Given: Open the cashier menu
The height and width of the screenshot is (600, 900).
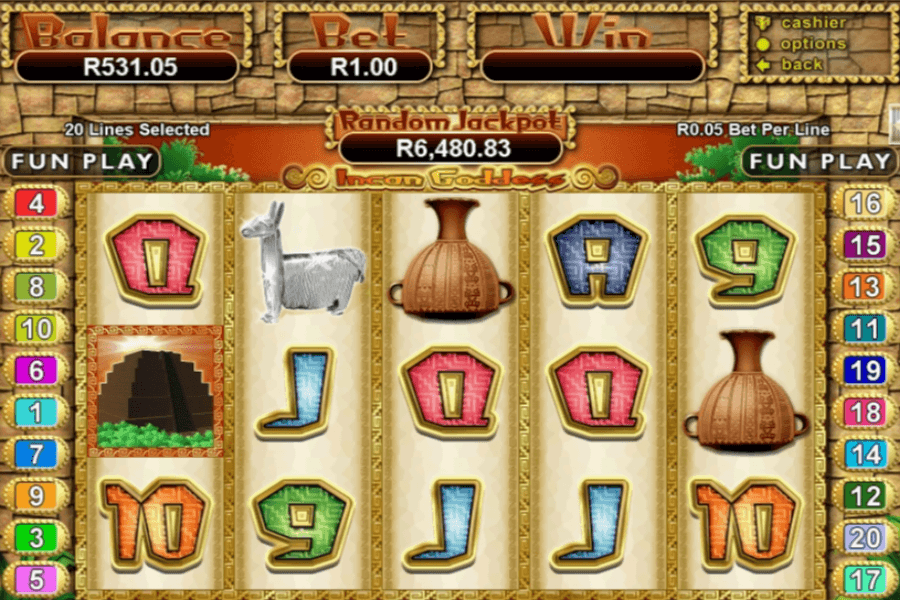Looking at the screenshot, I should [812, 23].
